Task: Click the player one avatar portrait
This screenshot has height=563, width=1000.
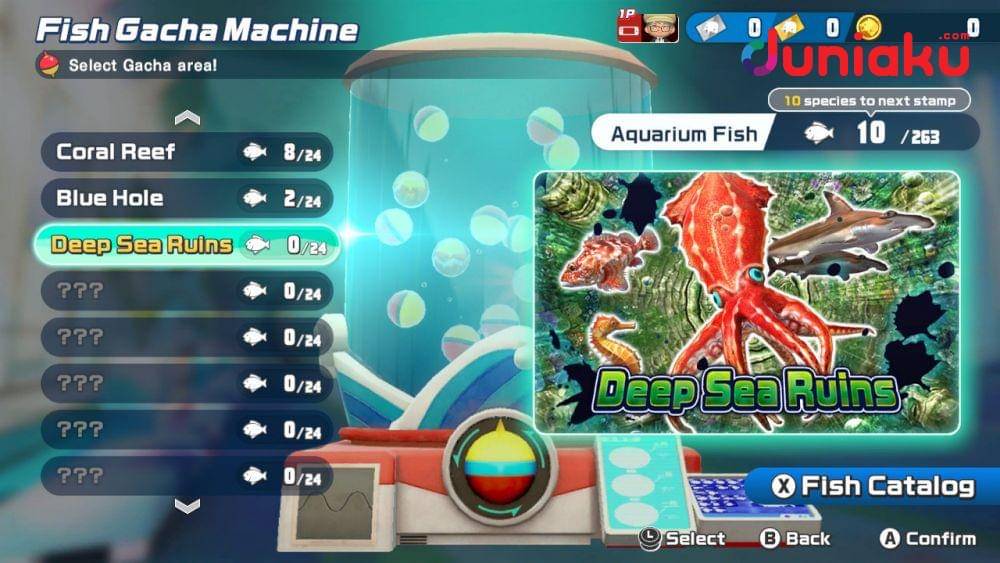Action: click(660, 27)
